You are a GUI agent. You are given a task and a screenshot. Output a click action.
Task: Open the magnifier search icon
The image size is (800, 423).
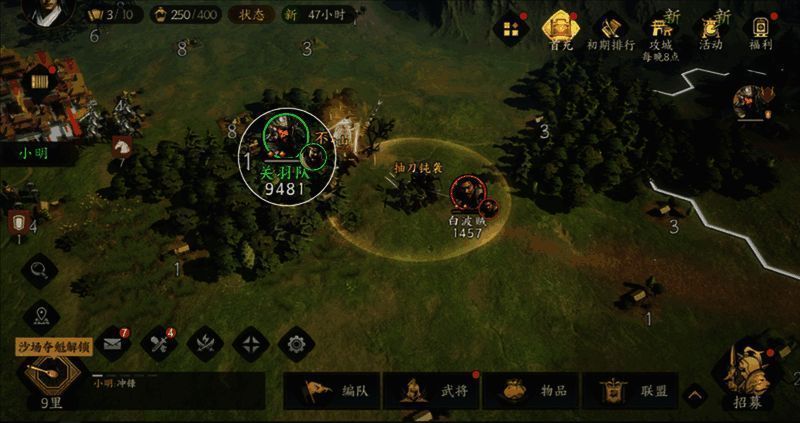39,268
